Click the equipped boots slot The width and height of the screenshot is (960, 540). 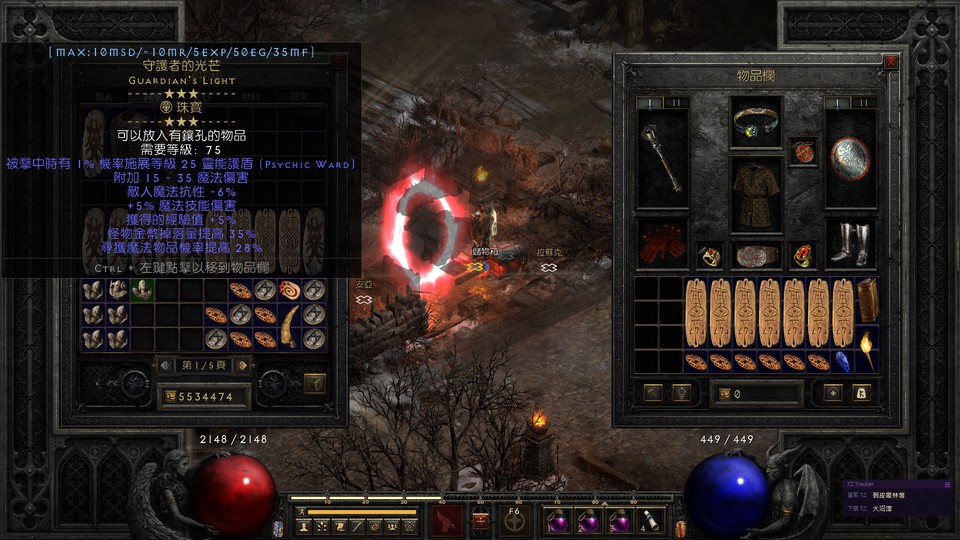point(850,244)
